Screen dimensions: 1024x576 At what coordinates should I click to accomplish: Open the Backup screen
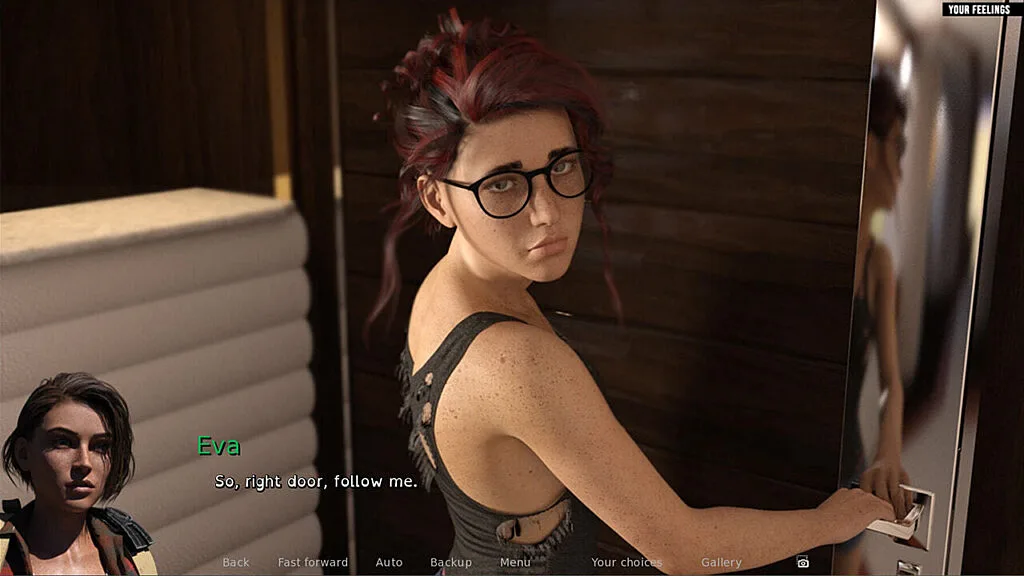pyautogui.click(x=451, y=562)
